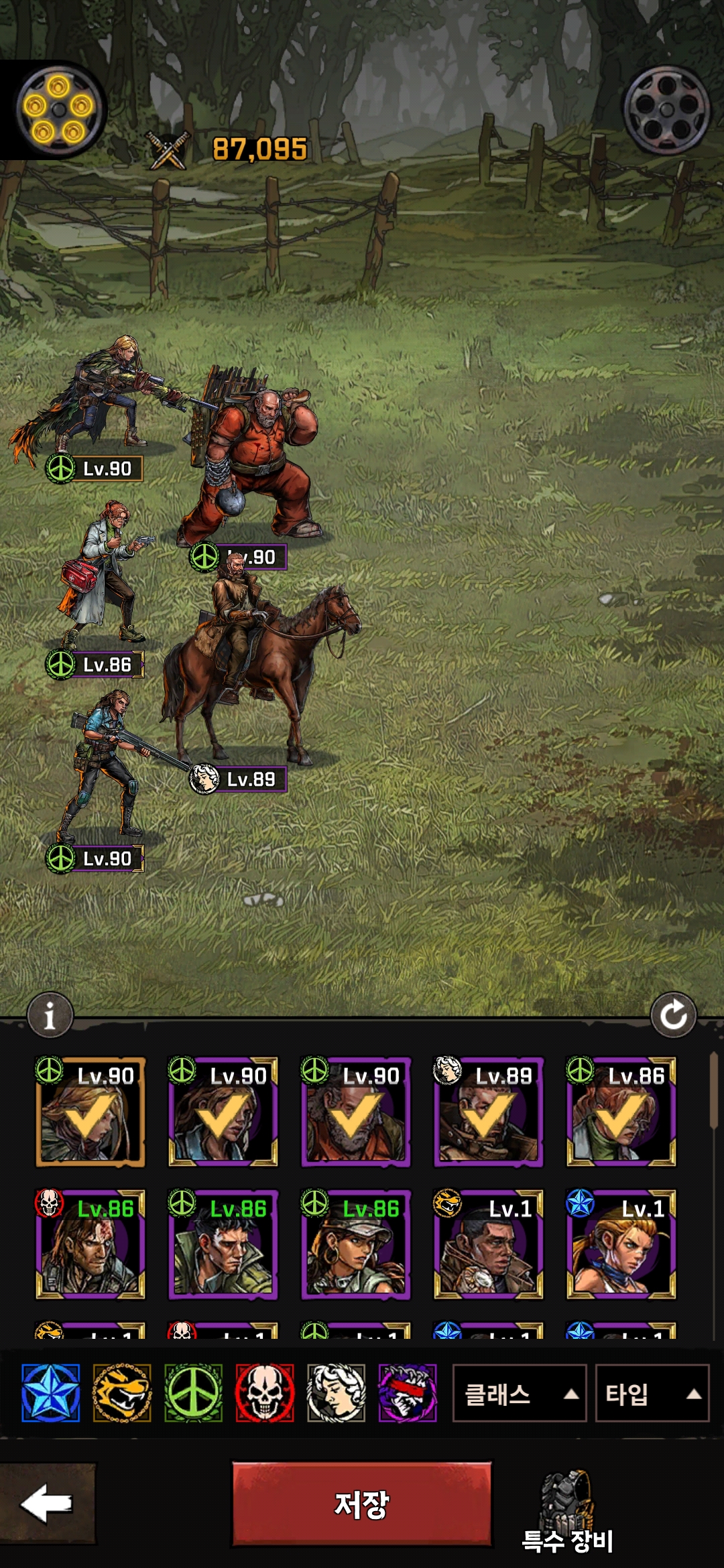Screen dimensions: 724x1568
Task: Go back with the white arrow button
Action: click(47, 1504)
